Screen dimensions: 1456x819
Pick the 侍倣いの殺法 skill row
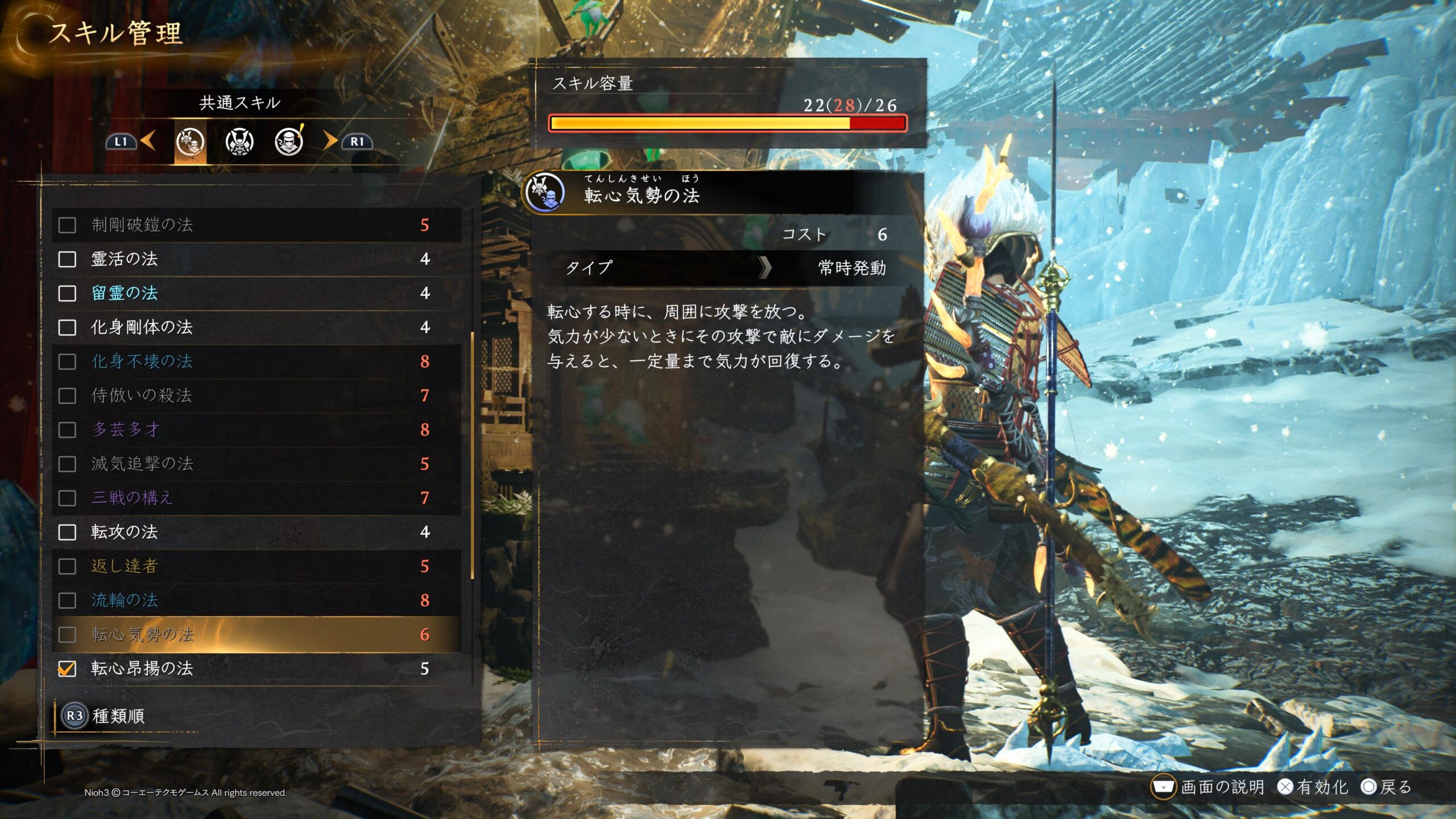[256, 396]
